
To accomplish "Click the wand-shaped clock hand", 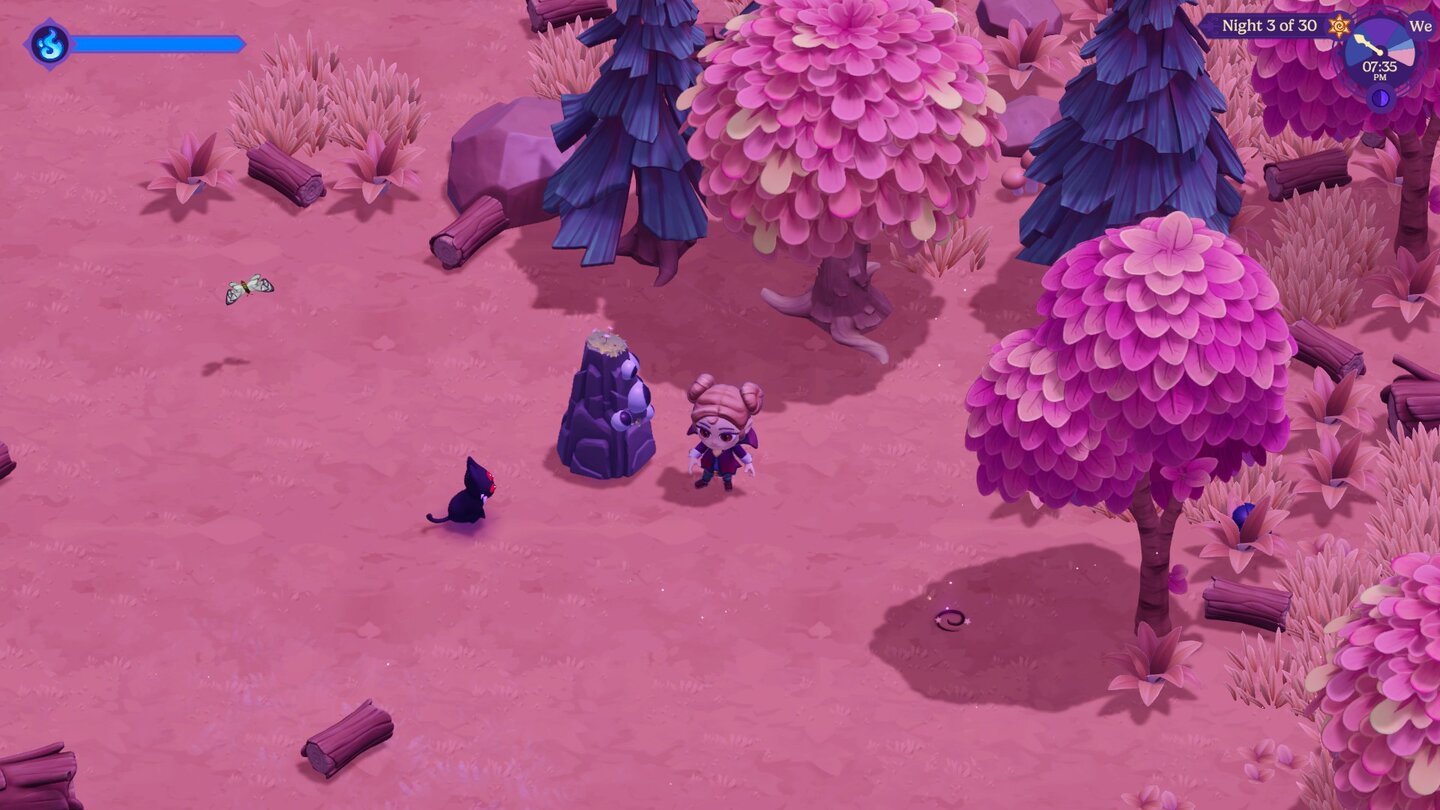I will coord(1368,45).
